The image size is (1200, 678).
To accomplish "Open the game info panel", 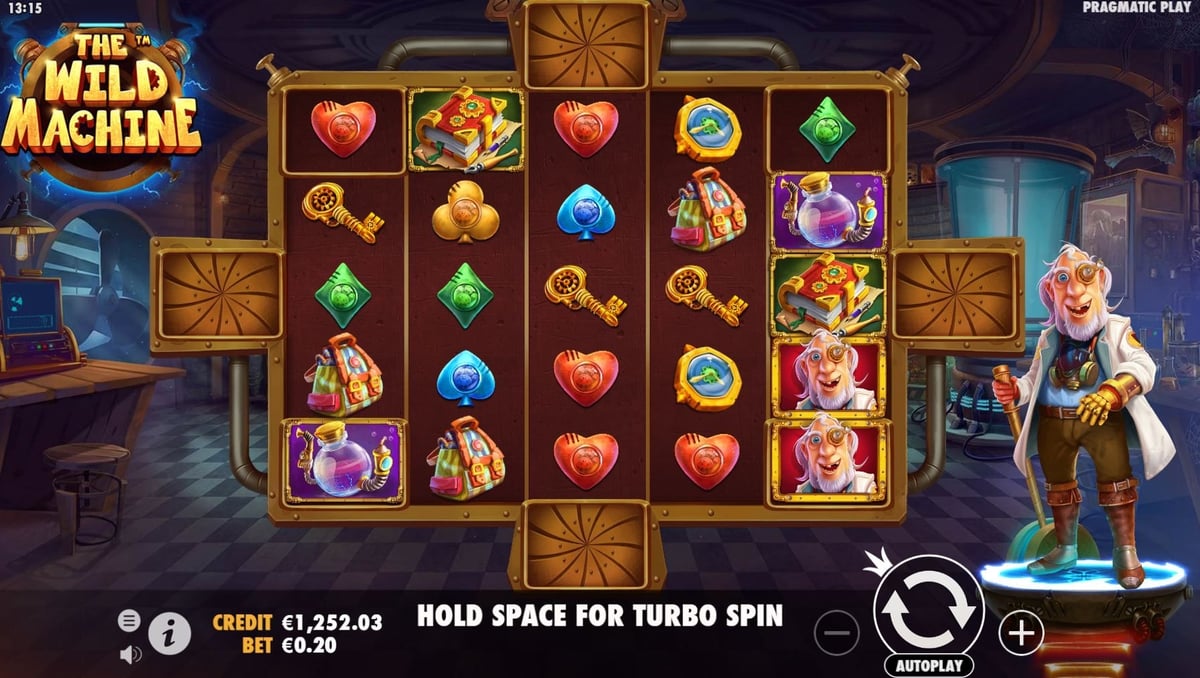I will pos(170,633).
